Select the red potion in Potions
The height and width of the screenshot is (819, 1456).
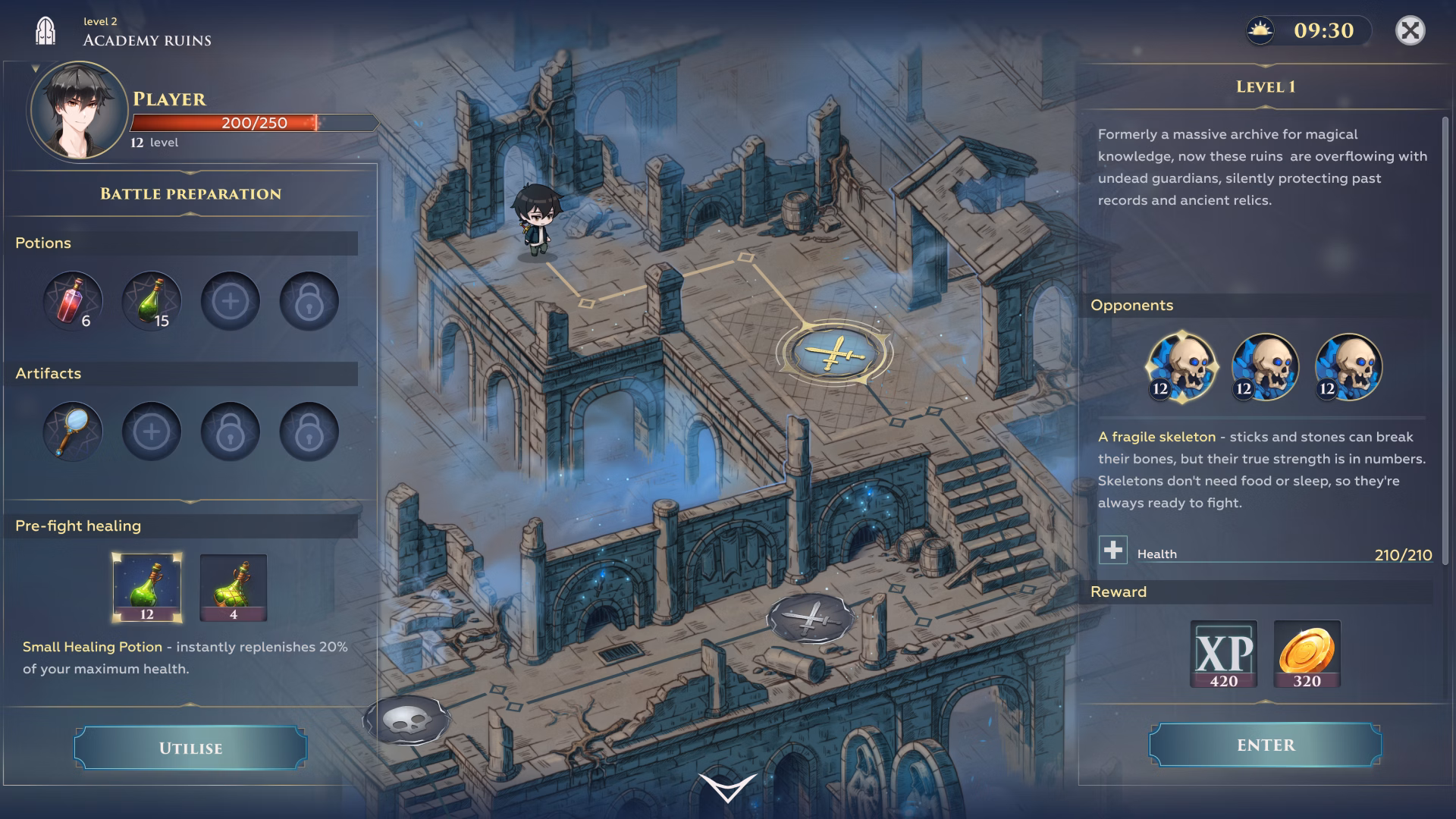(x=73, y=301)
